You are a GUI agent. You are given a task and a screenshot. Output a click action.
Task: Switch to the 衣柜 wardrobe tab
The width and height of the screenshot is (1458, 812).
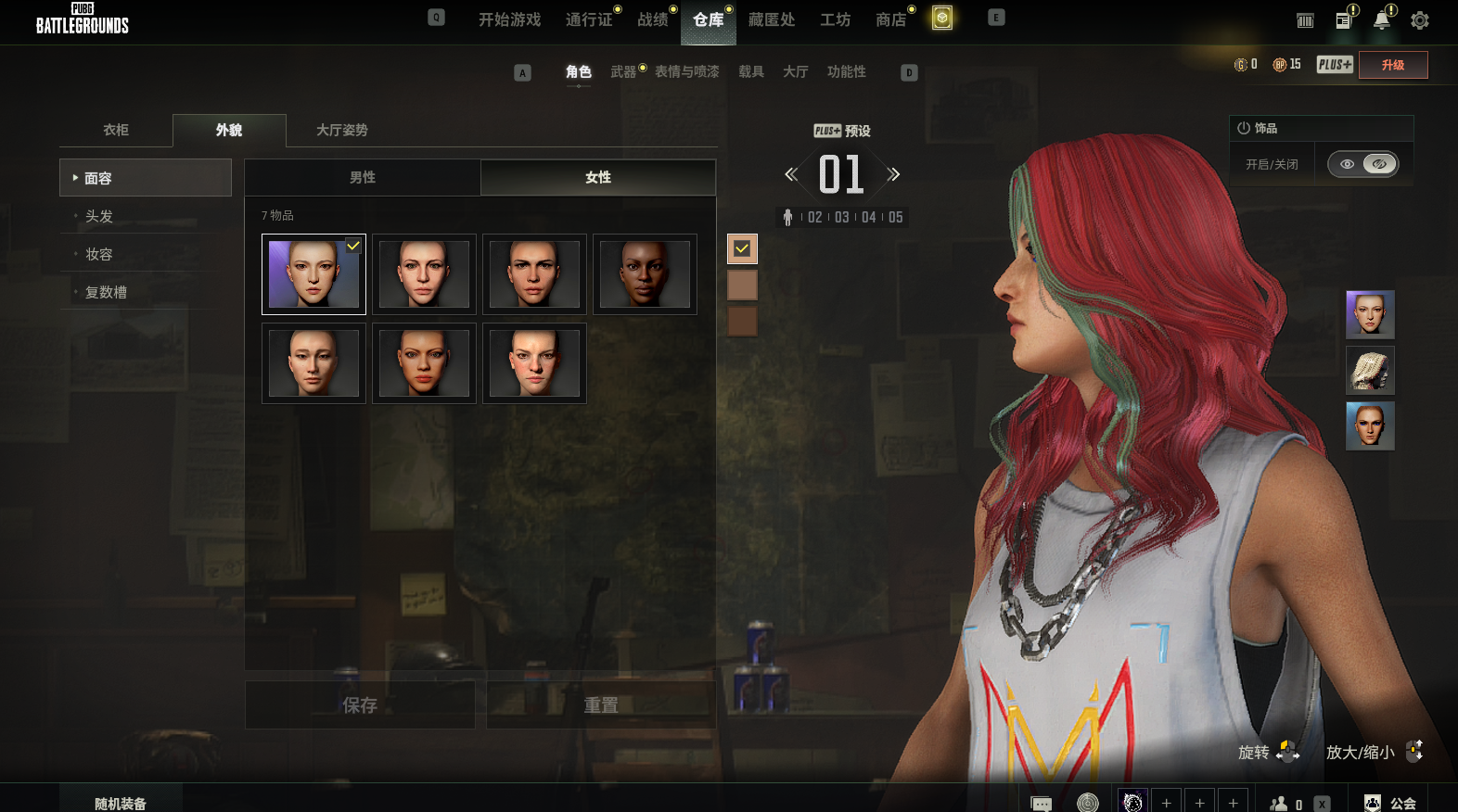coord(116,130)
